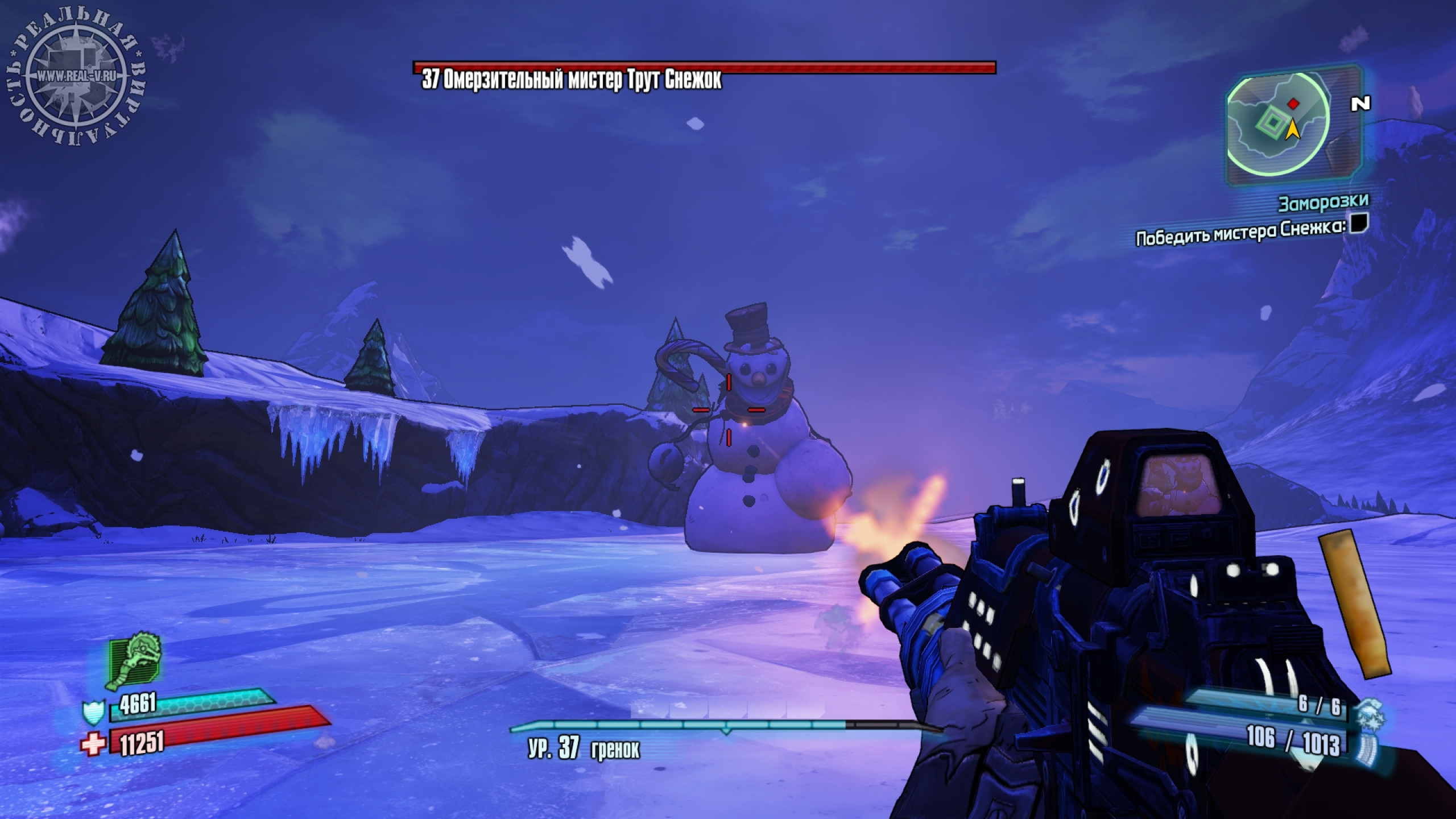Click the red enemy marker on minimap

[x=1293, y=104]
